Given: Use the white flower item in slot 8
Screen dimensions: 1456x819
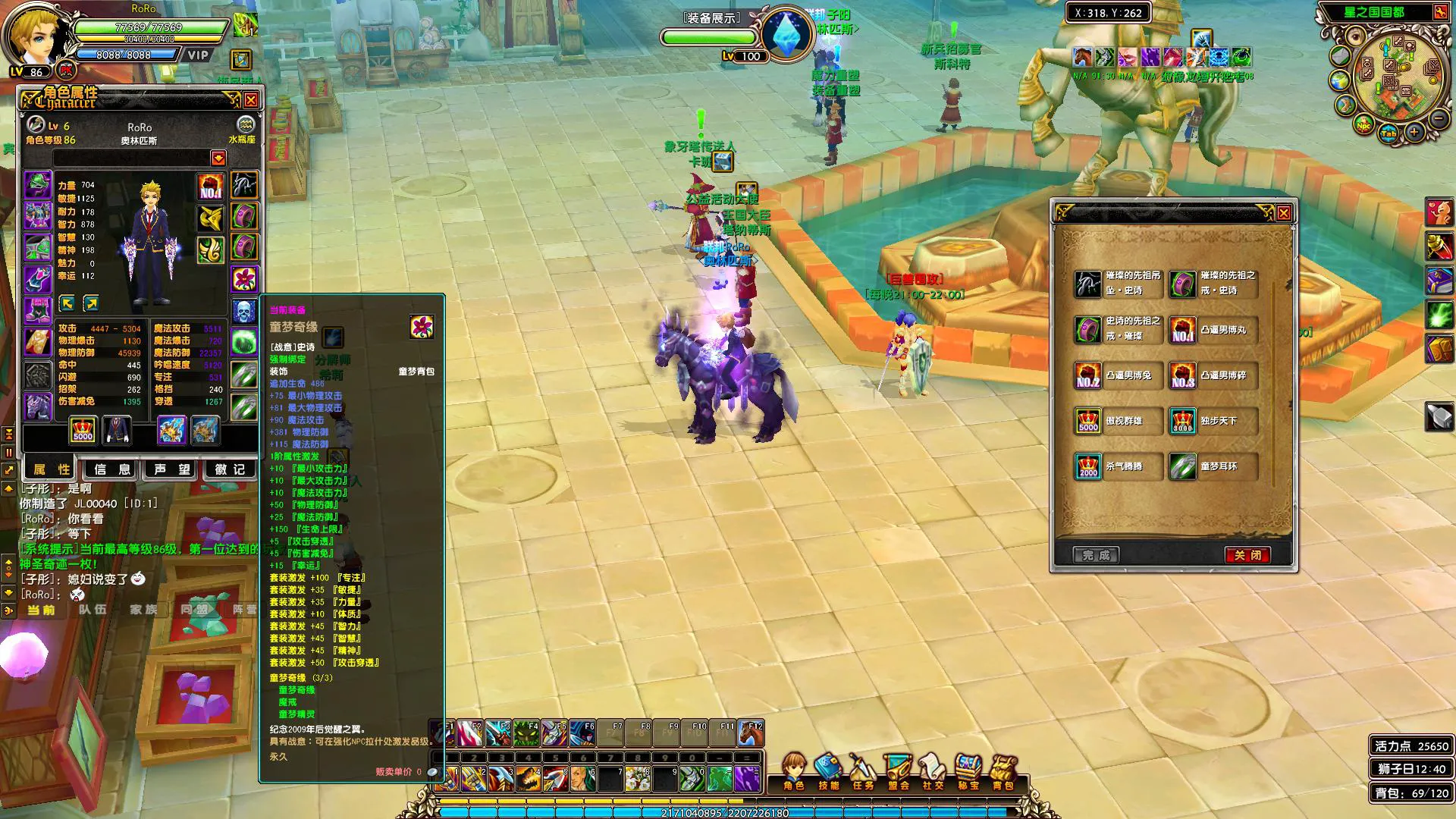Looking at the screenshot, I should 638,779.
